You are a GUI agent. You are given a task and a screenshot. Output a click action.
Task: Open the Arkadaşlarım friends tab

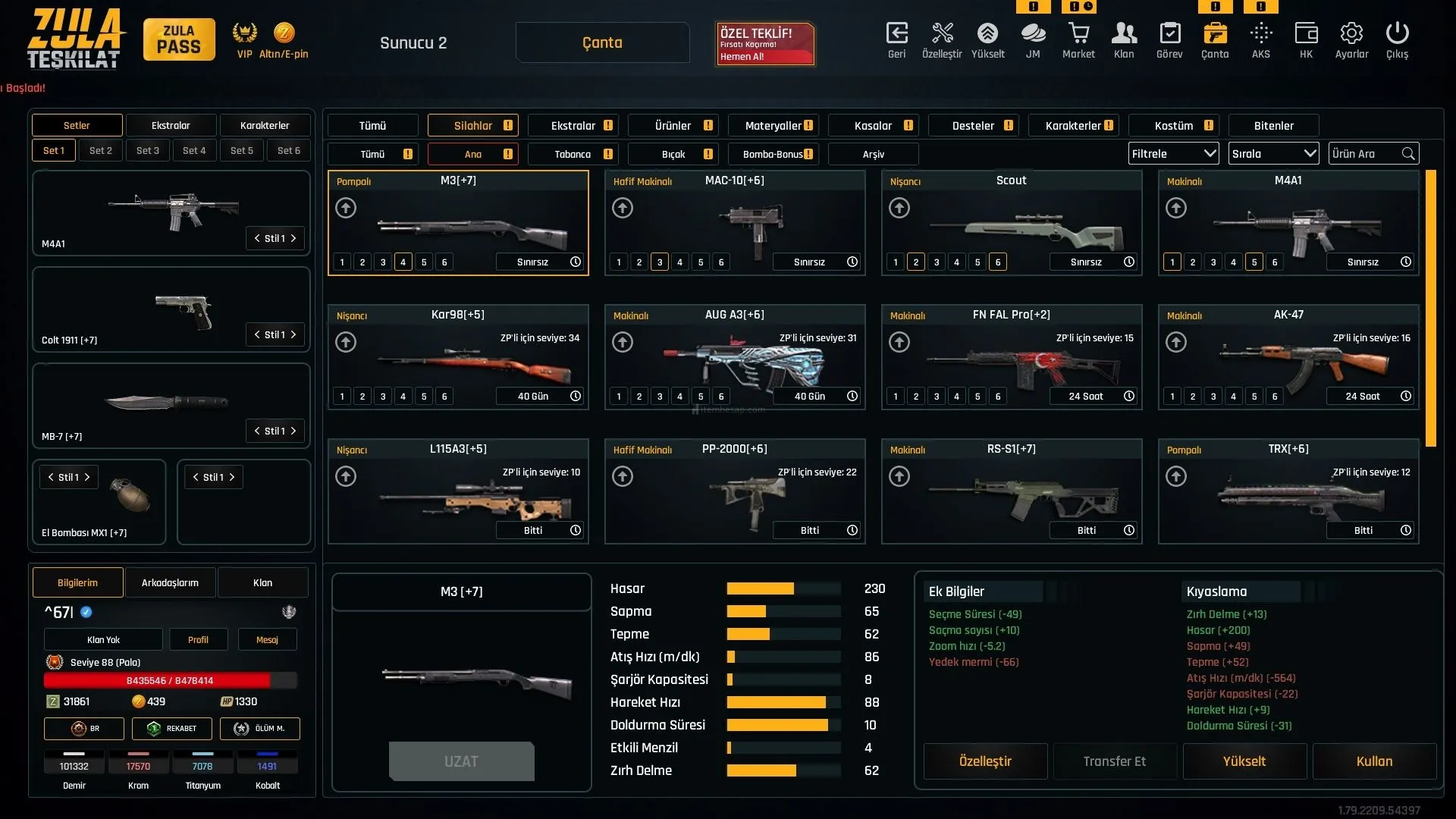[x=170, y=582]
